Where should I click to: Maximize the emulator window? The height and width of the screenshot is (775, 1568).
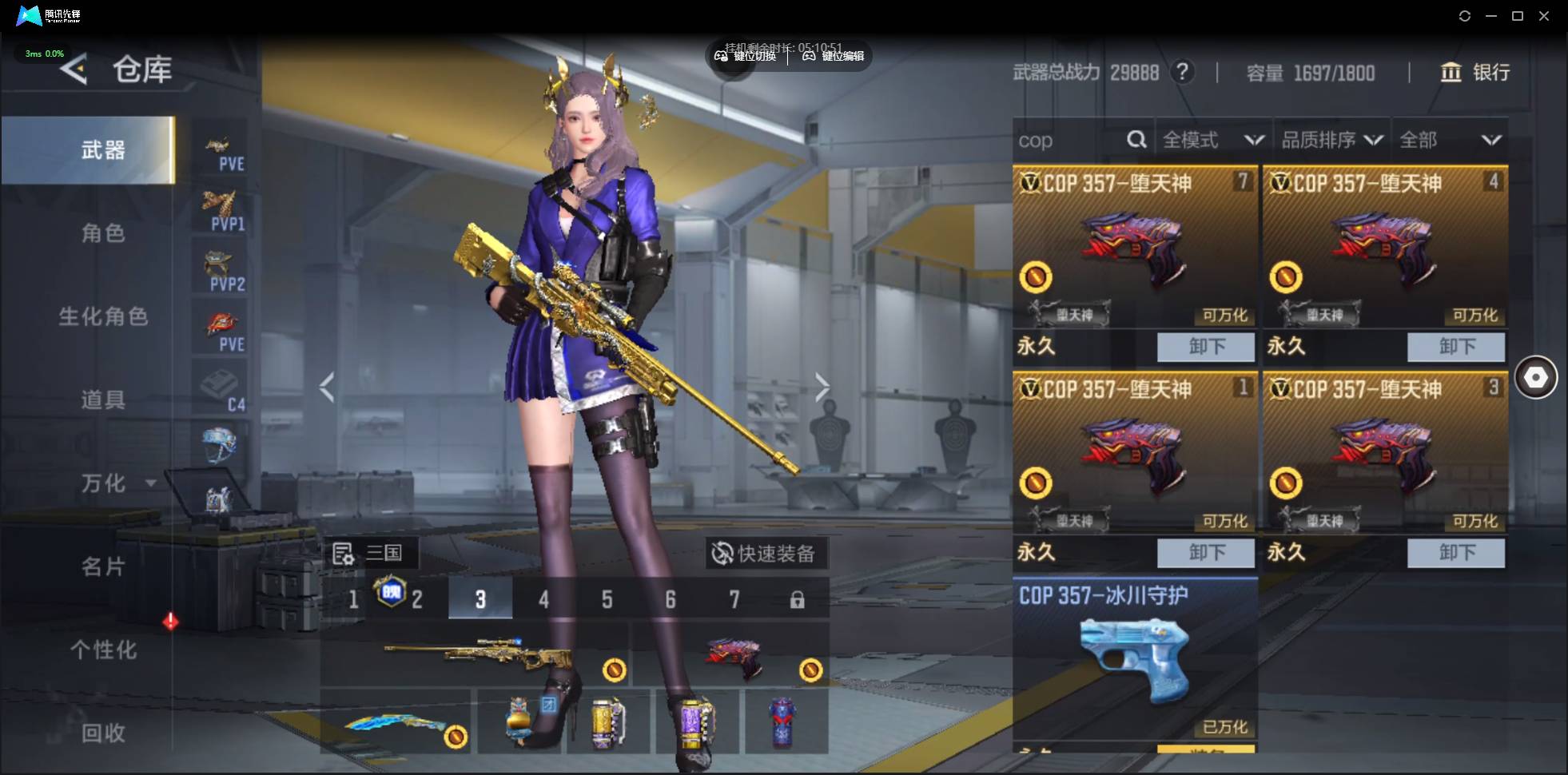1518,16
